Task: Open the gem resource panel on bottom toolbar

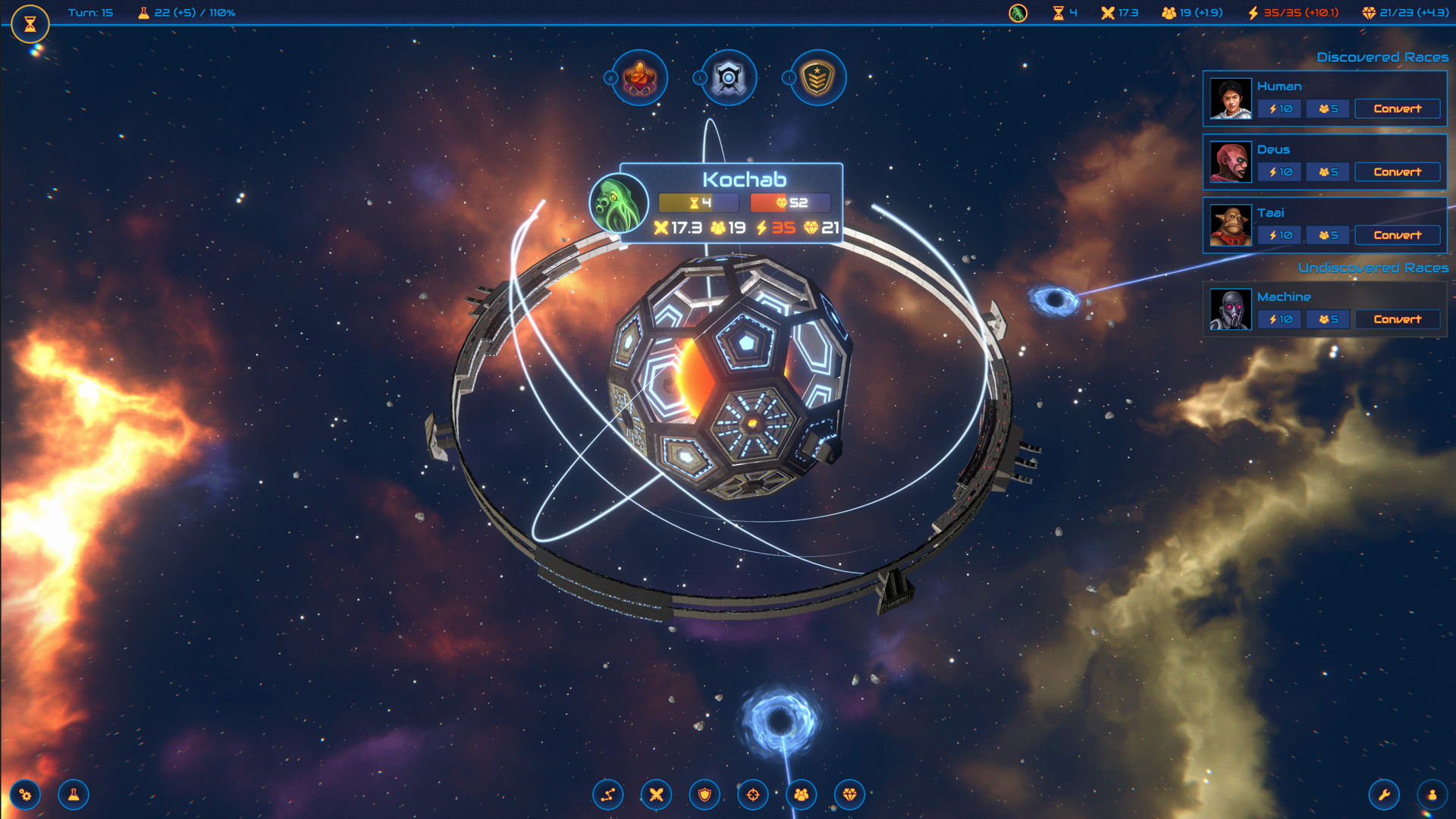Action: coord(850,795)
